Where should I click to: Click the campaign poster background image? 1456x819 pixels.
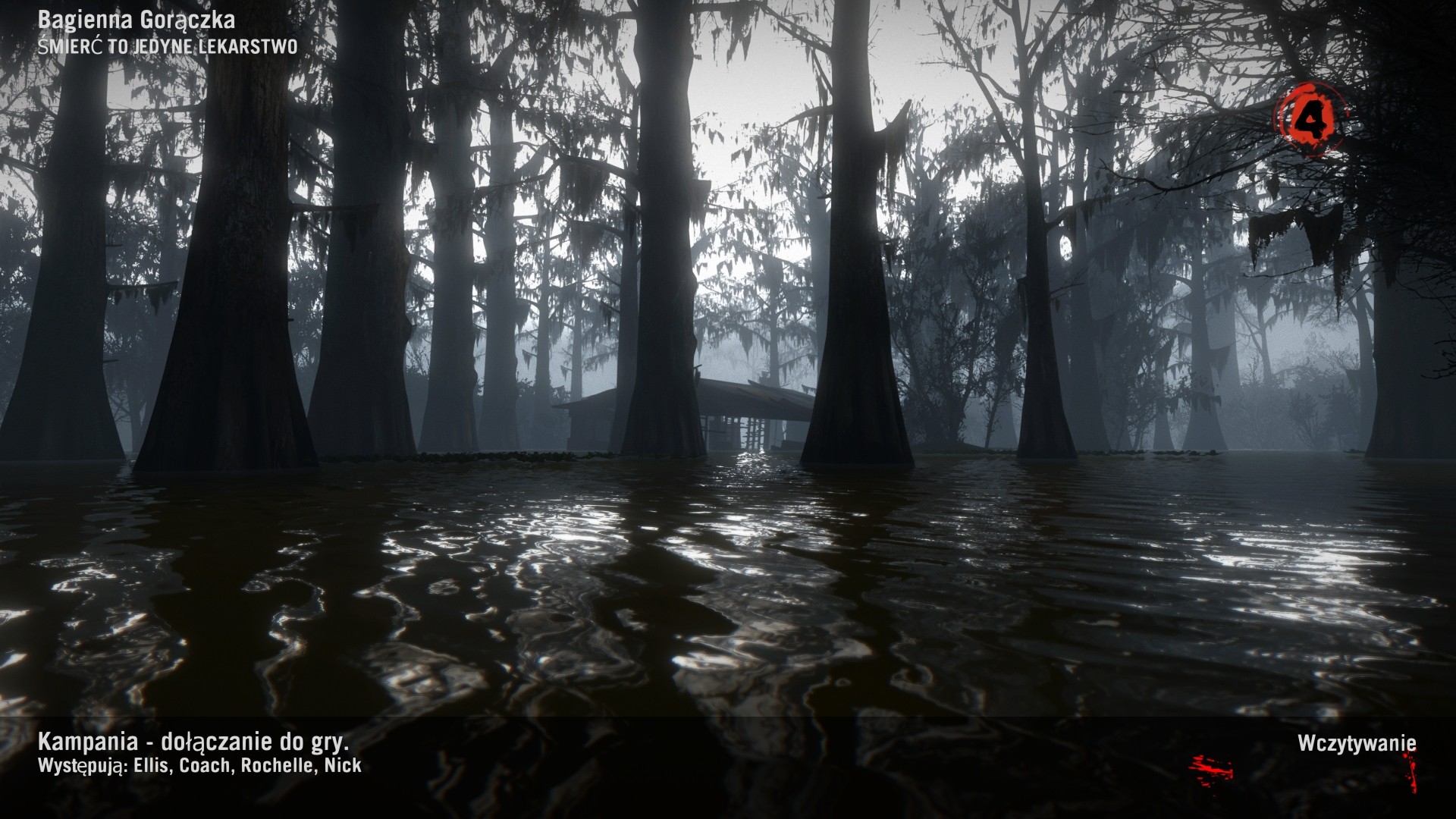(728, 379)
